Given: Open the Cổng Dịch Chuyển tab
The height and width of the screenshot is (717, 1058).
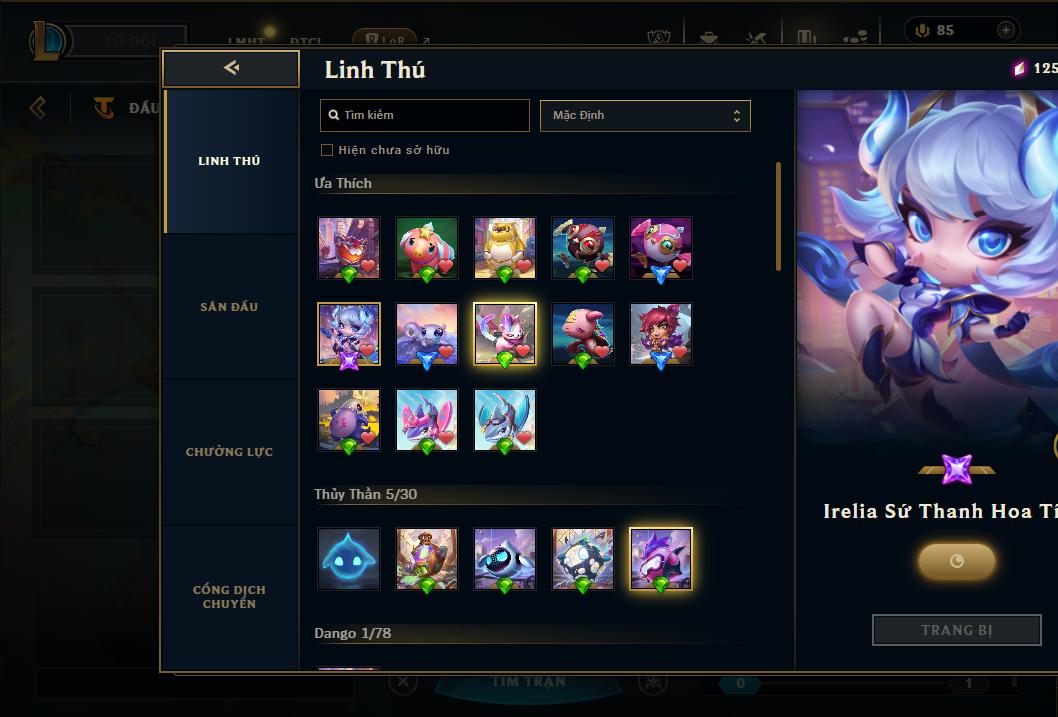Looking at the screenshot, I should [x=229, y=597].
